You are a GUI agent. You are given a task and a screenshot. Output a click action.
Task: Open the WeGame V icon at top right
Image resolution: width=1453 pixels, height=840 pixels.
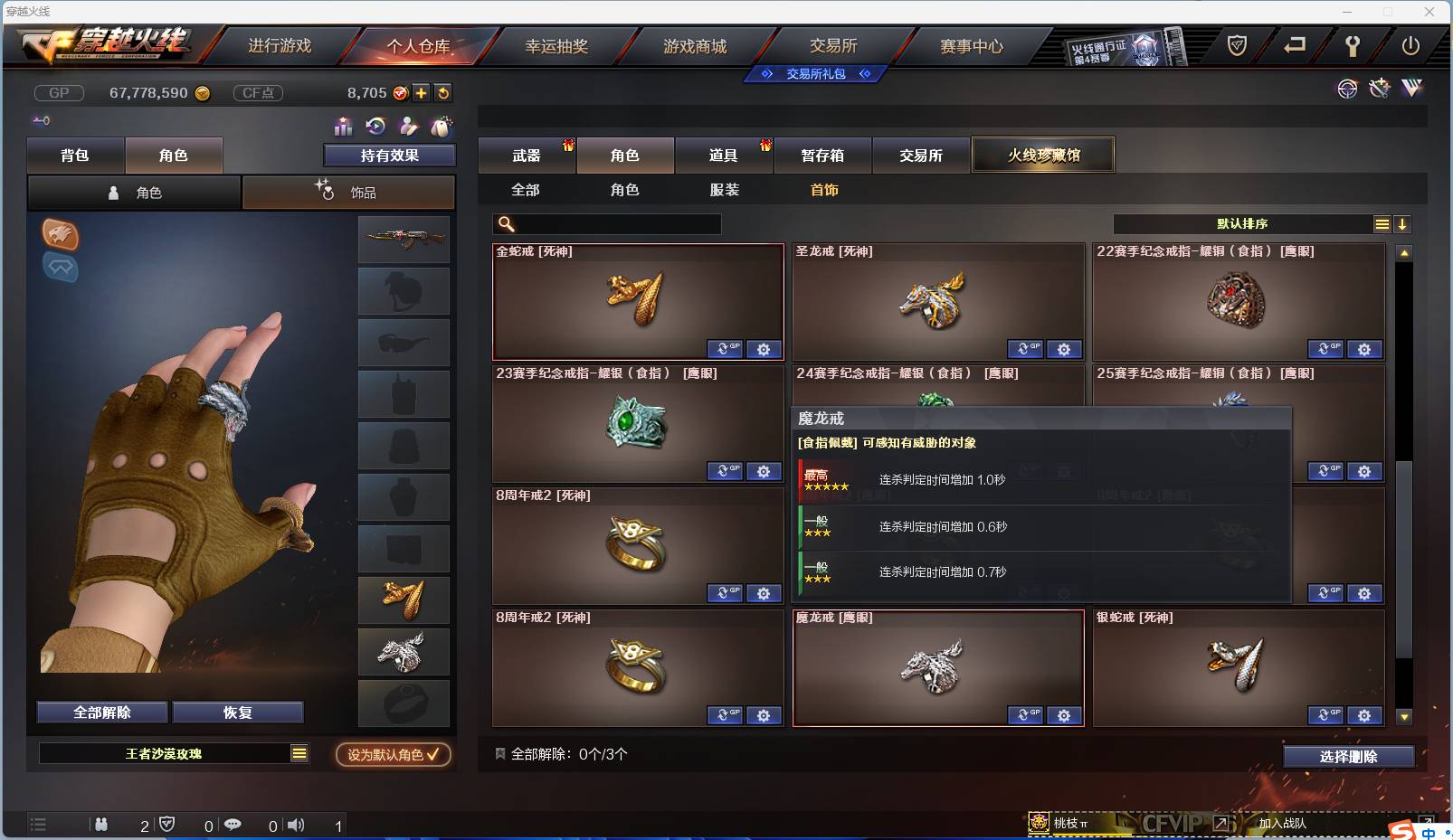1412,89
